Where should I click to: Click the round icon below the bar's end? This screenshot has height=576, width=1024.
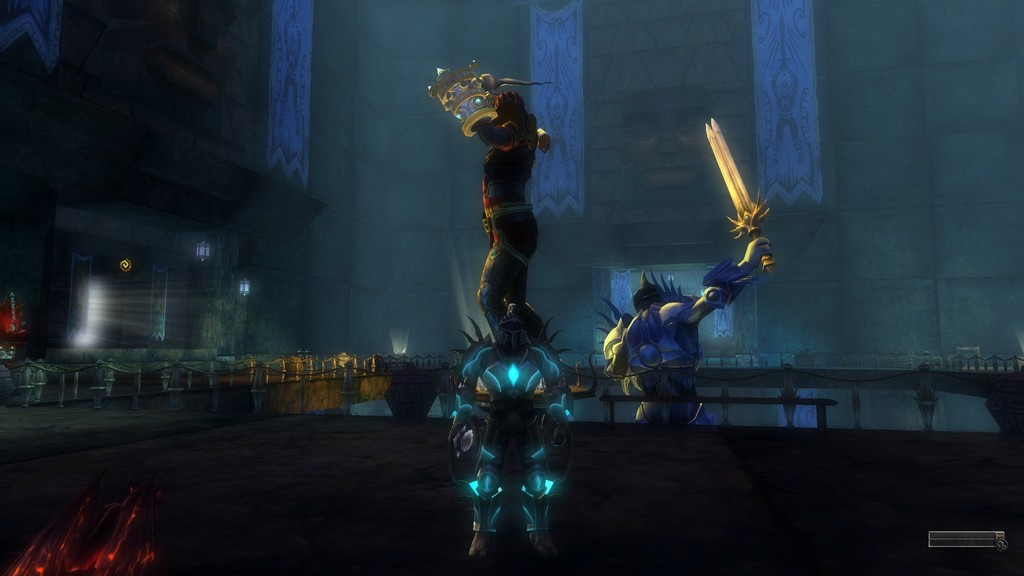coord(1001,545)
